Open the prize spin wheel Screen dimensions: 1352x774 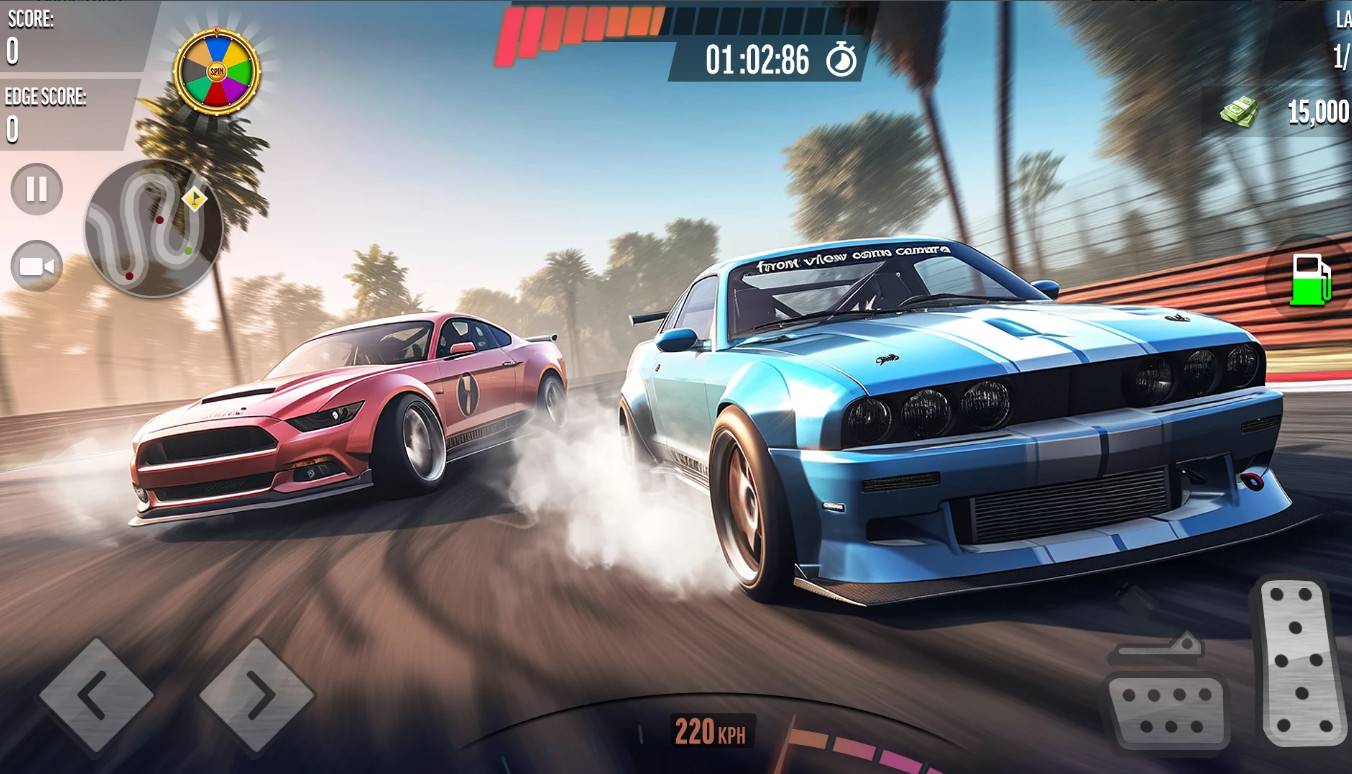point(217,71)
